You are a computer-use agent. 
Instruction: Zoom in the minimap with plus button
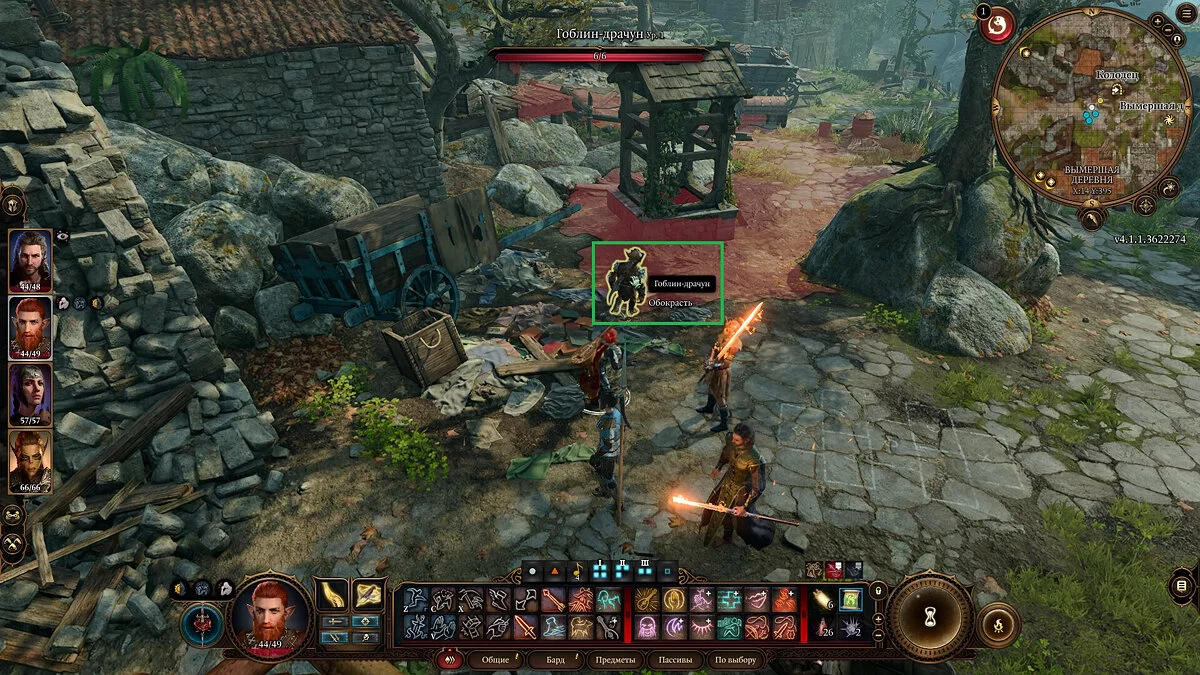1159,22
